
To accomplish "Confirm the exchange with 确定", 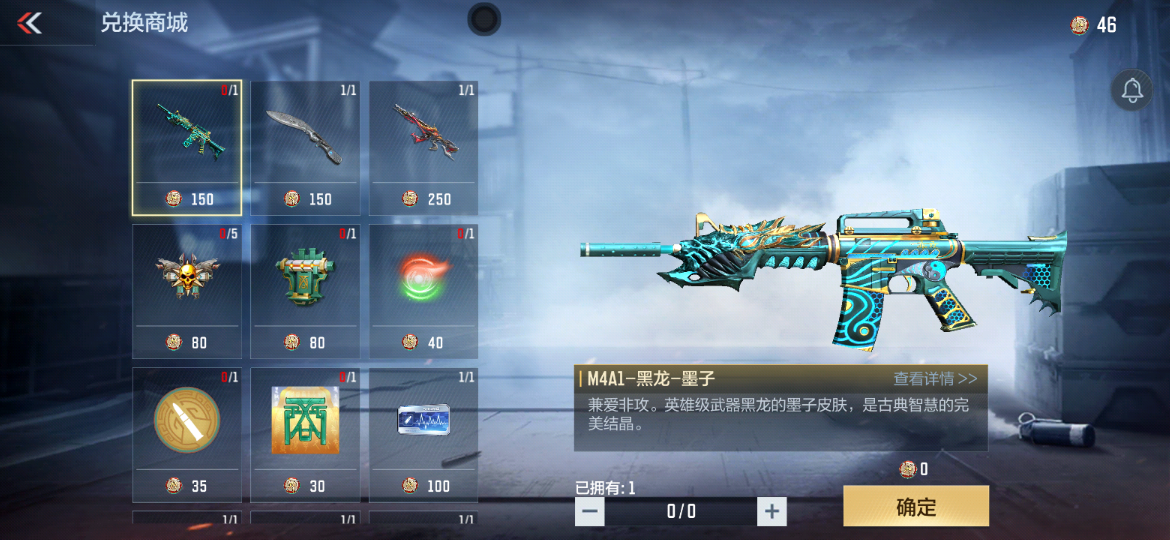I will point(915,506).
